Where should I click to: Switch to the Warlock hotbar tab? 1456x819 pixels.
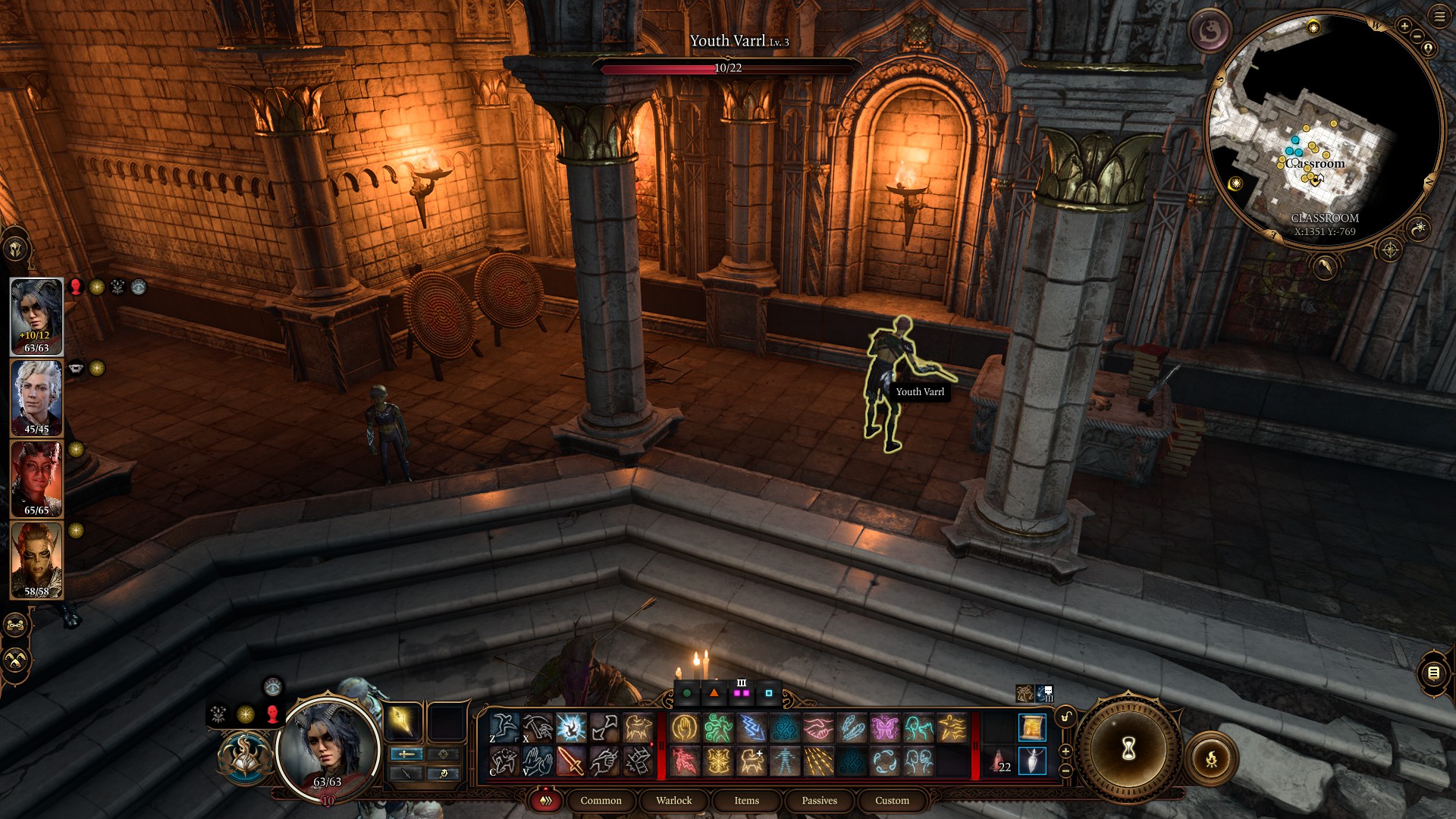673,800
